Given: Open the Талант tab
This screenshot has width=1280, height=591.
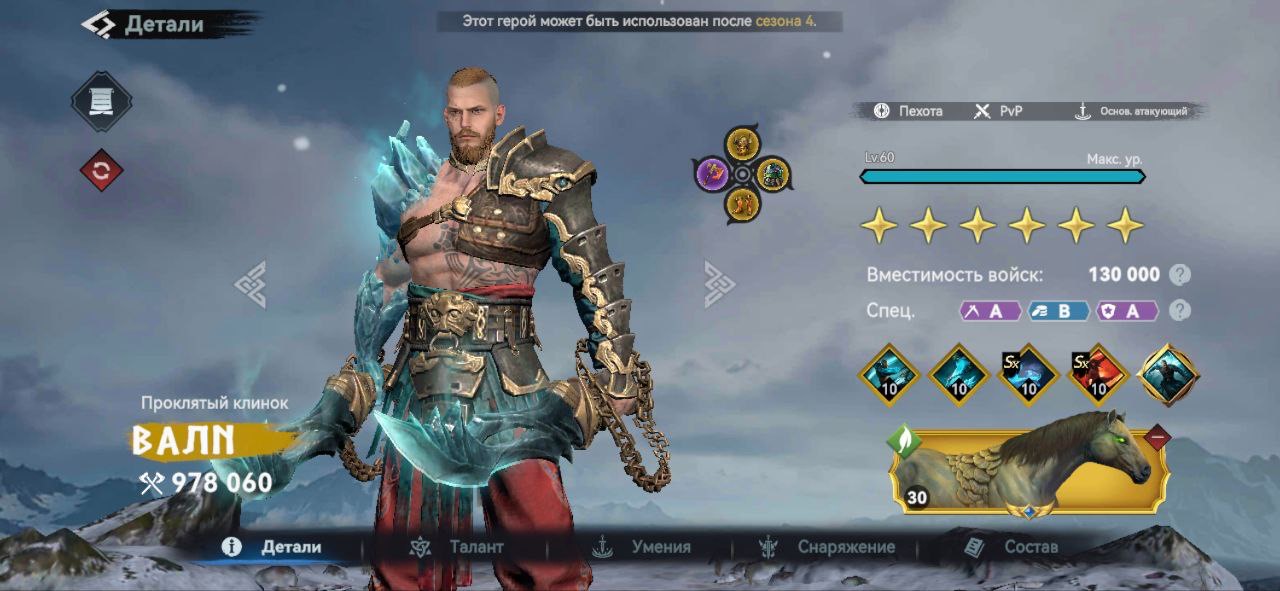Looking at the screenshot, I should coord(457,547).
